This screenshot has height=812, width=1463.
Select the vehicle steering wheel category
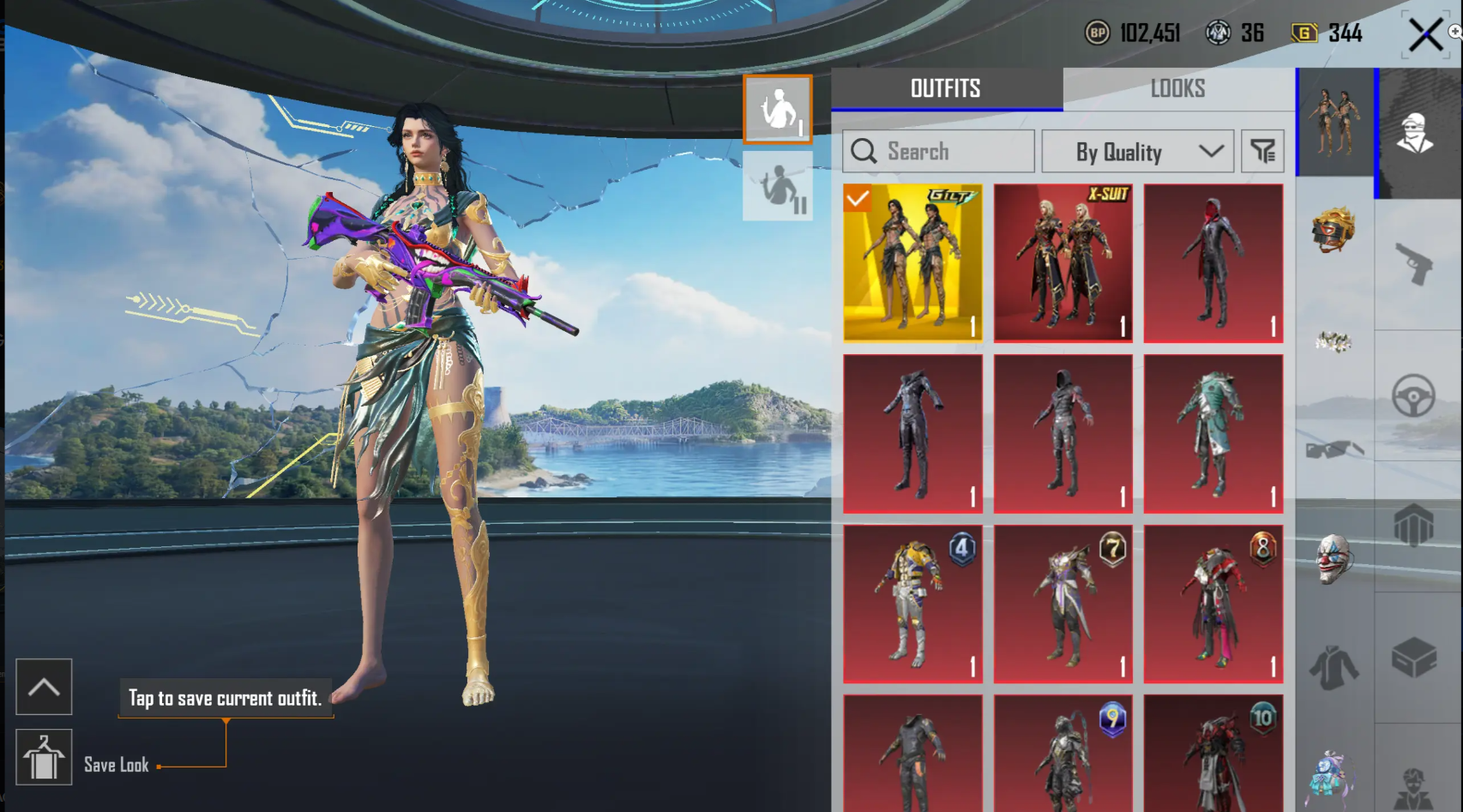tap(1417, 396)
